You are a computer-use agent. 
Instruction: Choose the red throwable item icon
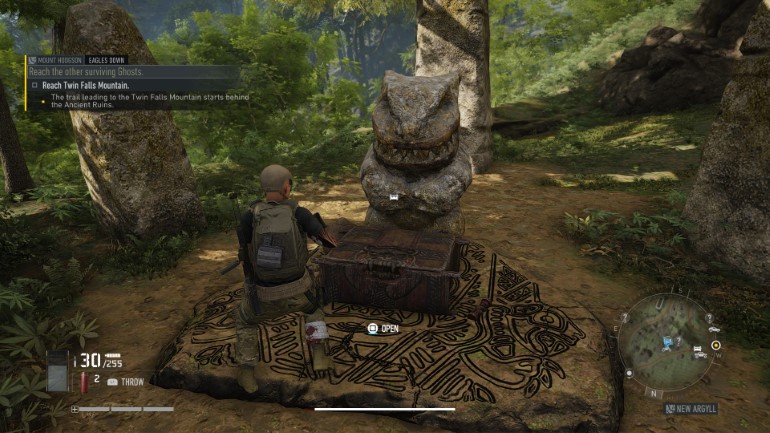[82, 381]
